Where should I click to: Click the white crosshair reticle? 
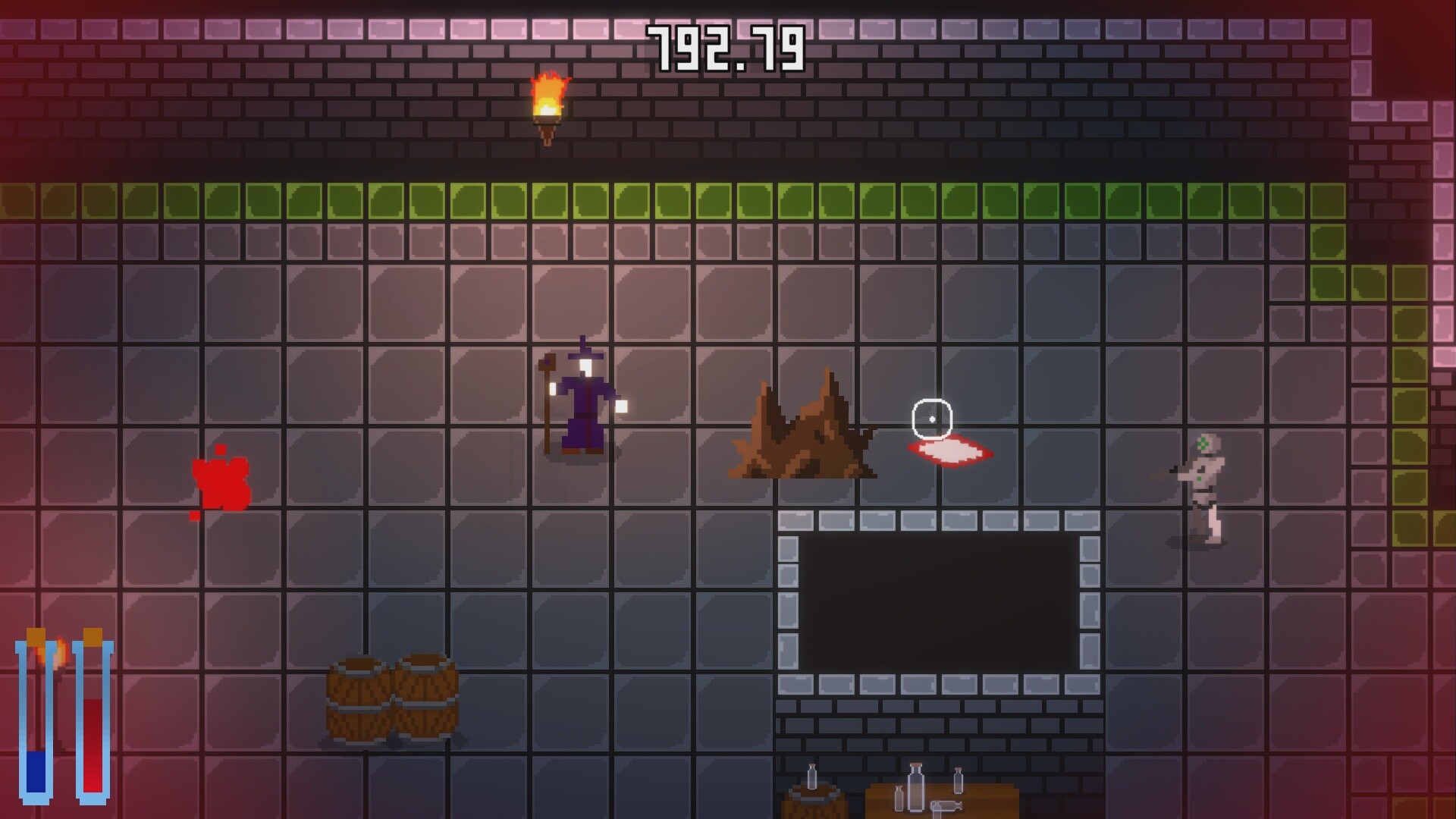click(930, 419)
